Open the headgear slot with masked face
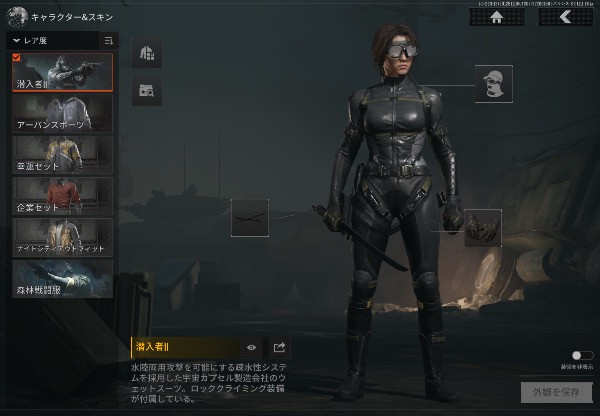600x416 pixels. [x=493, y=84]
